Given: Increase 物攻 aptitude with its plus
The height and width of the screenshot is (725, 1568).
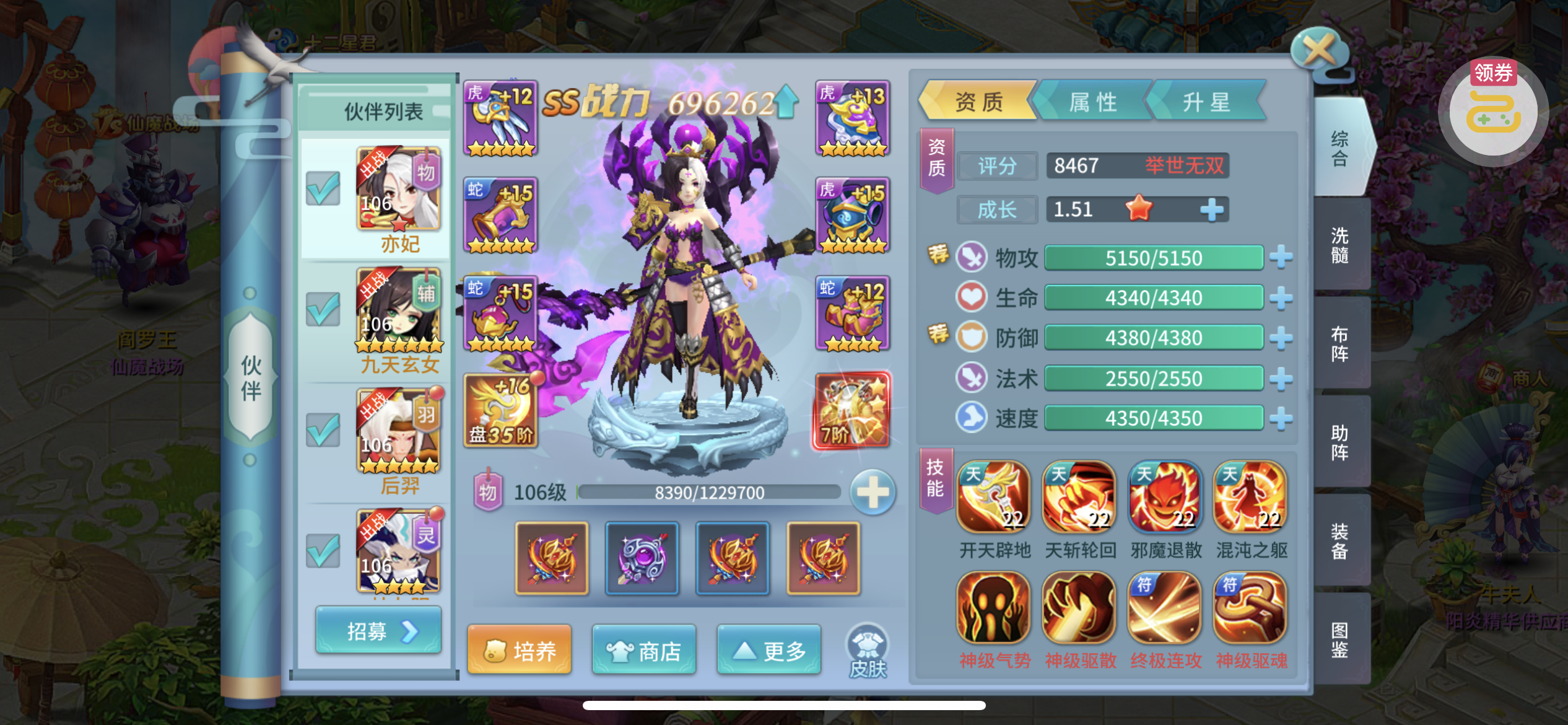Looking at the screenshot, I should (1281, 258).
